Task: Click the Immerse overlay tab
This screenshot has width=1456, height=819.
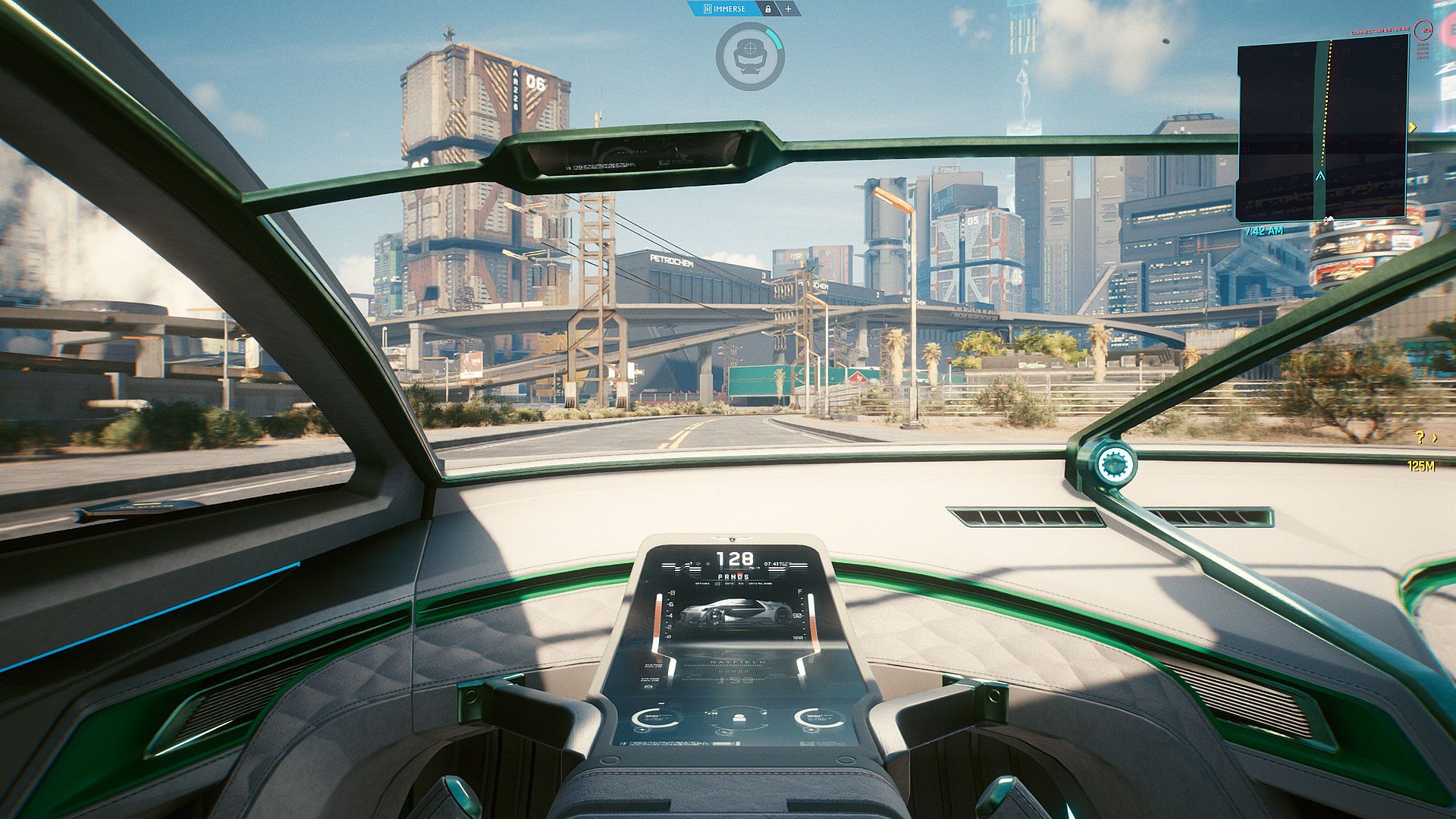Action: click(x=724, y=9)
